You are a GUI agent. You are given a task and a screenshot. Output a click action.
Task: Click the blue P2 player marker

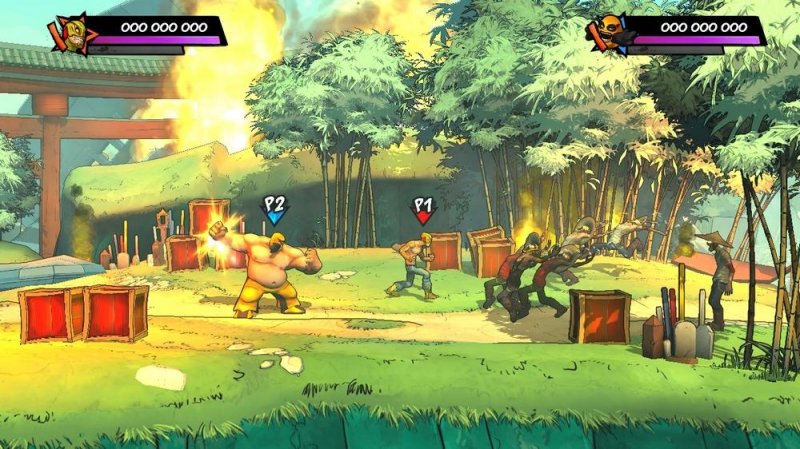[x=274, y=209]
